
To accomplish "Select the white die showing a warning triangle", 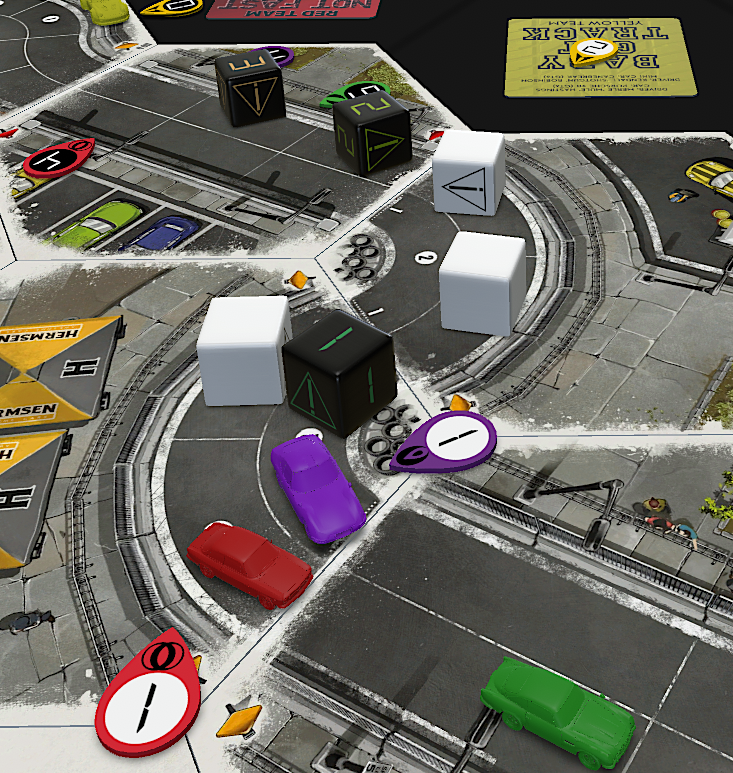I will [x=469, y=174].
